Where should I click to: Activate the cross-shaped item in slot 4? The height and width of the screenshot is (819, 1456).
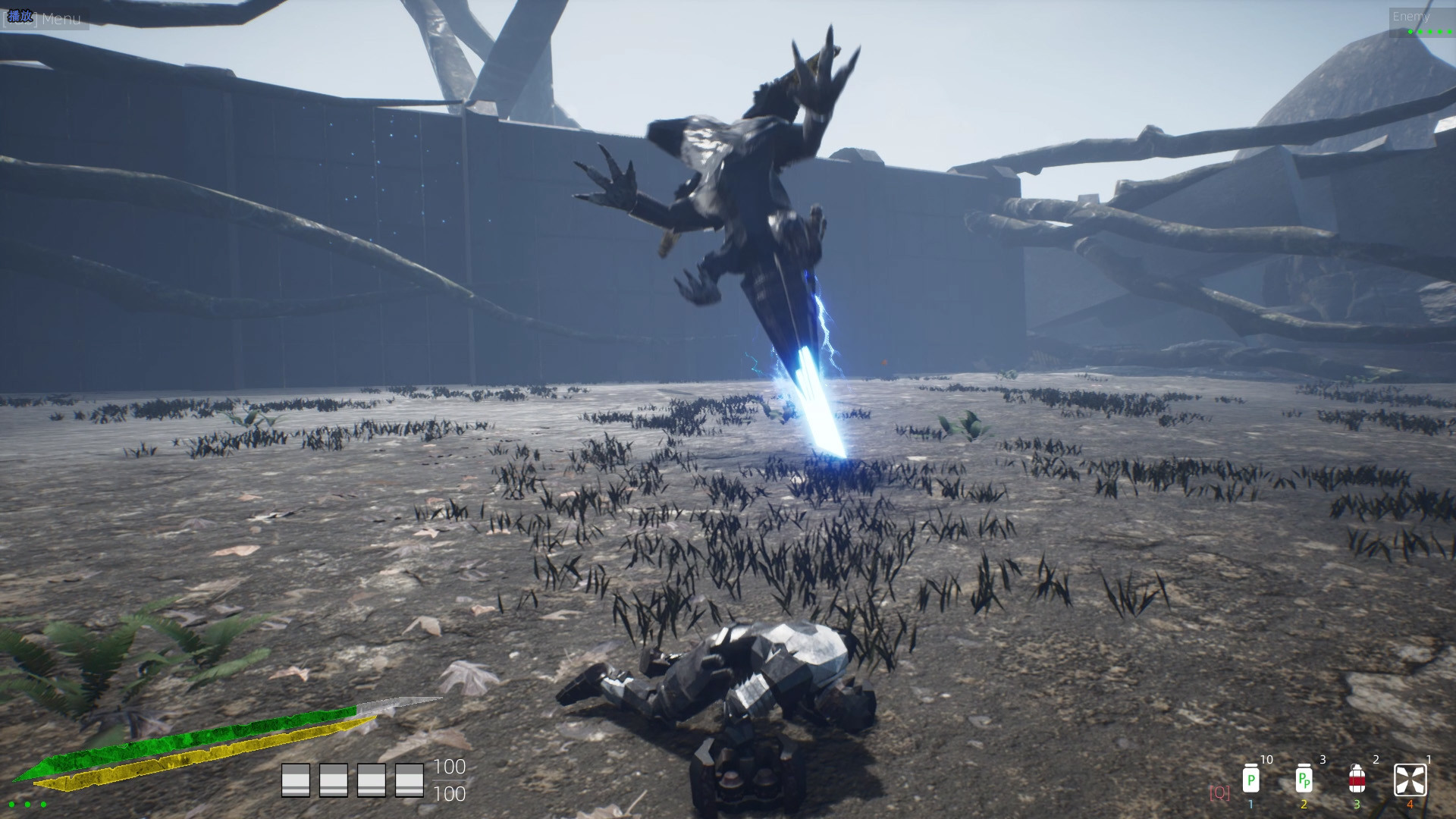[1409, 779]
